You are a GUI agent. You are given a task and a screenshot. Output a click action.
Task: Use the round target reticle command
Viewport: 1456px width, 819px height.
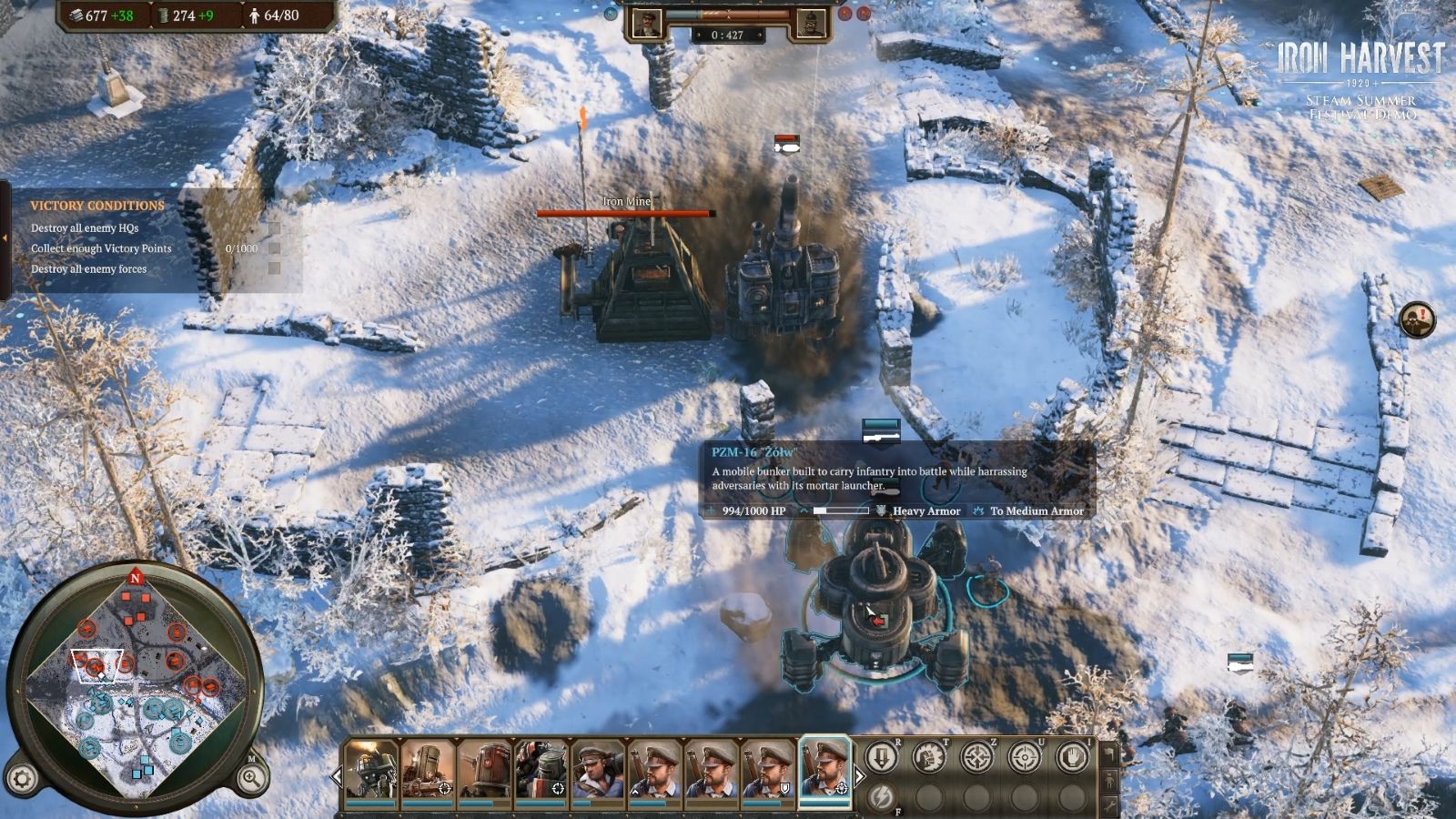(x=1024, y=757)
